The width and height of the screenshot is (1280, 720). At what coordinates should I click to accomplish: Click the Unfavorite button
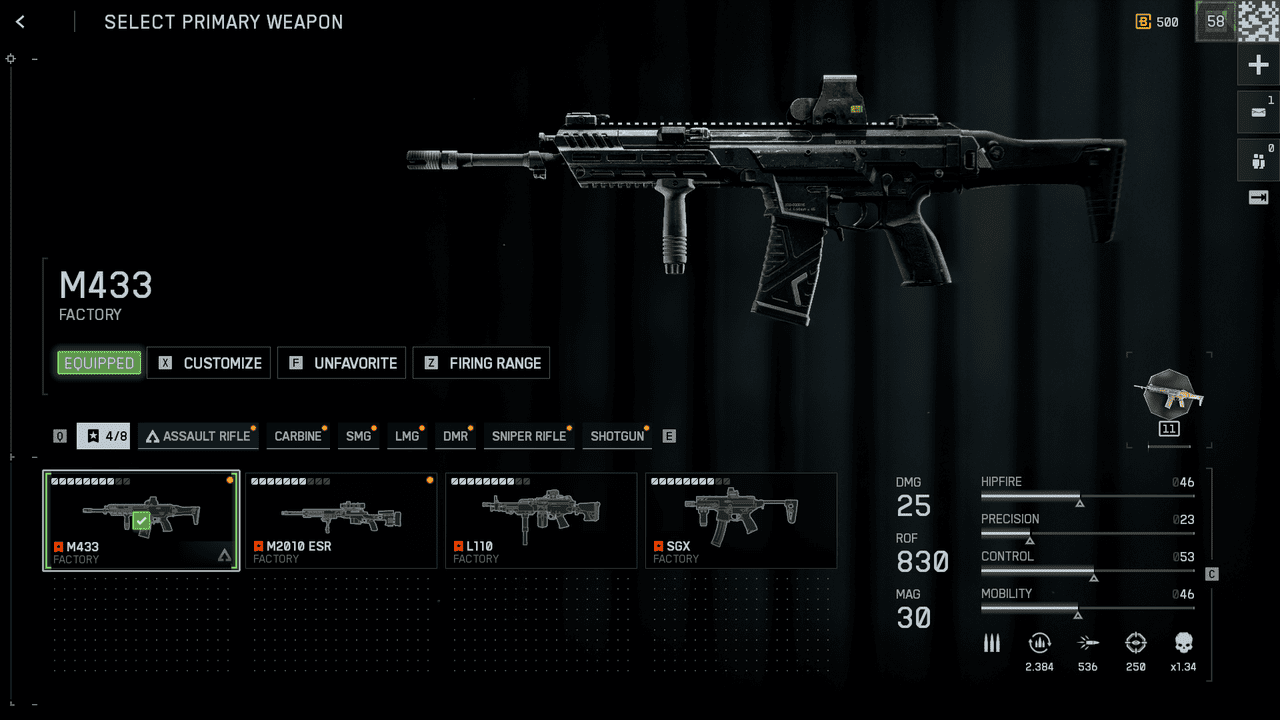point(342,363)
